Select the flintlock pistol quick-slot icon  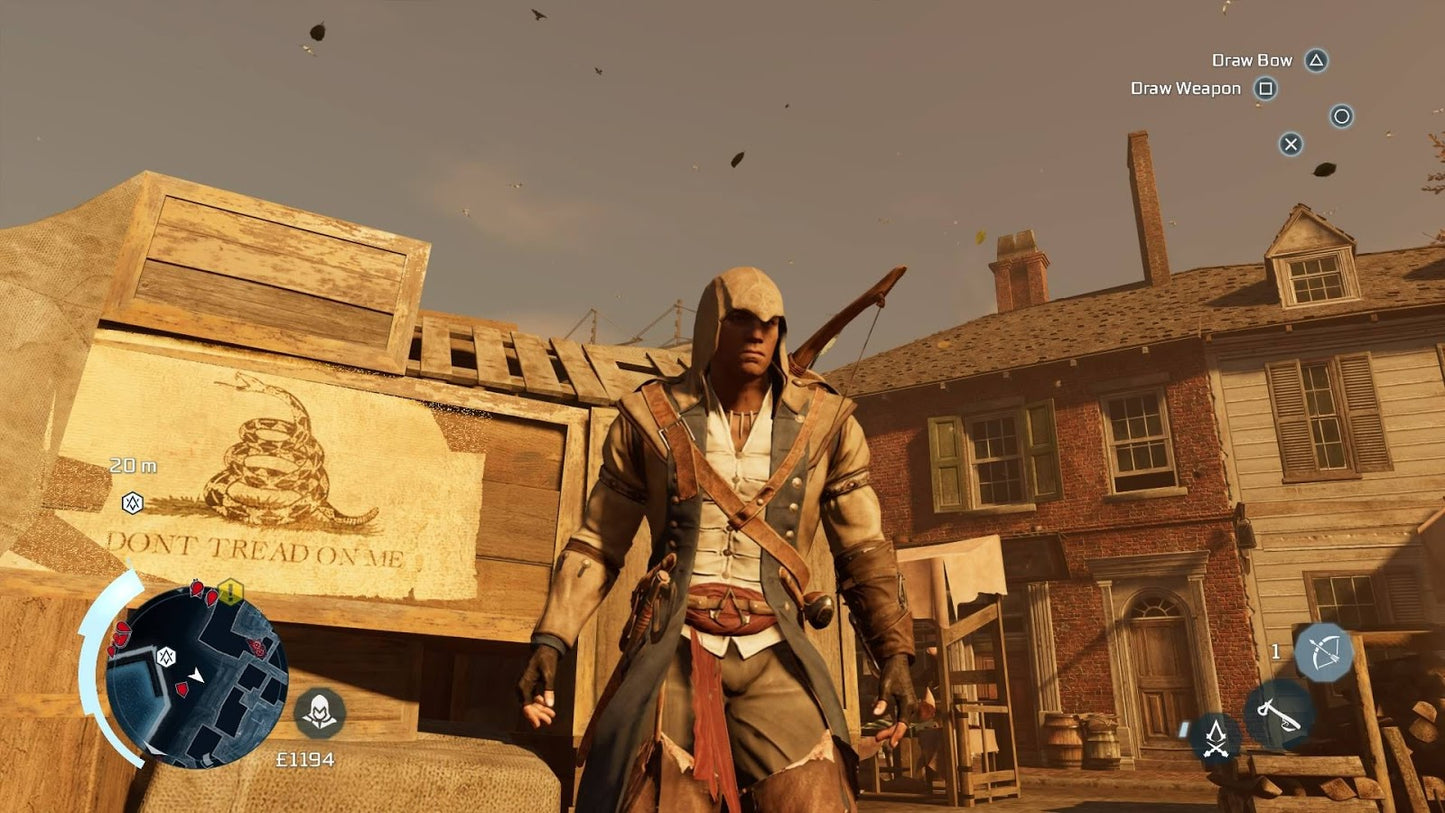tap(1277, 716)
